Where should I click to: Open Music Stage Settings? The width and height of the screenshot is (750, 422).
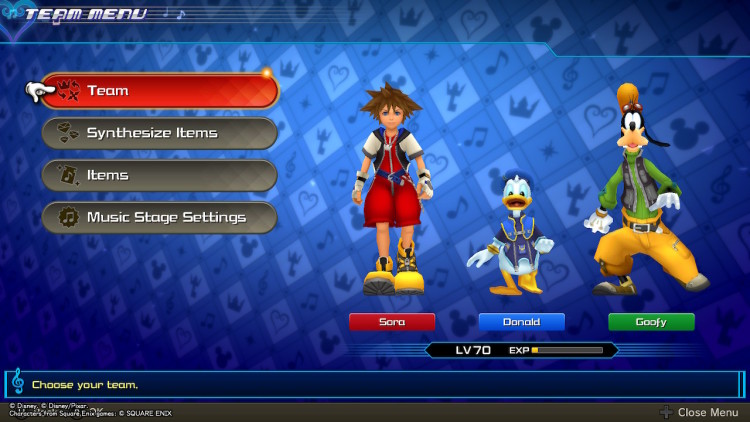click(x=160, y=217)
